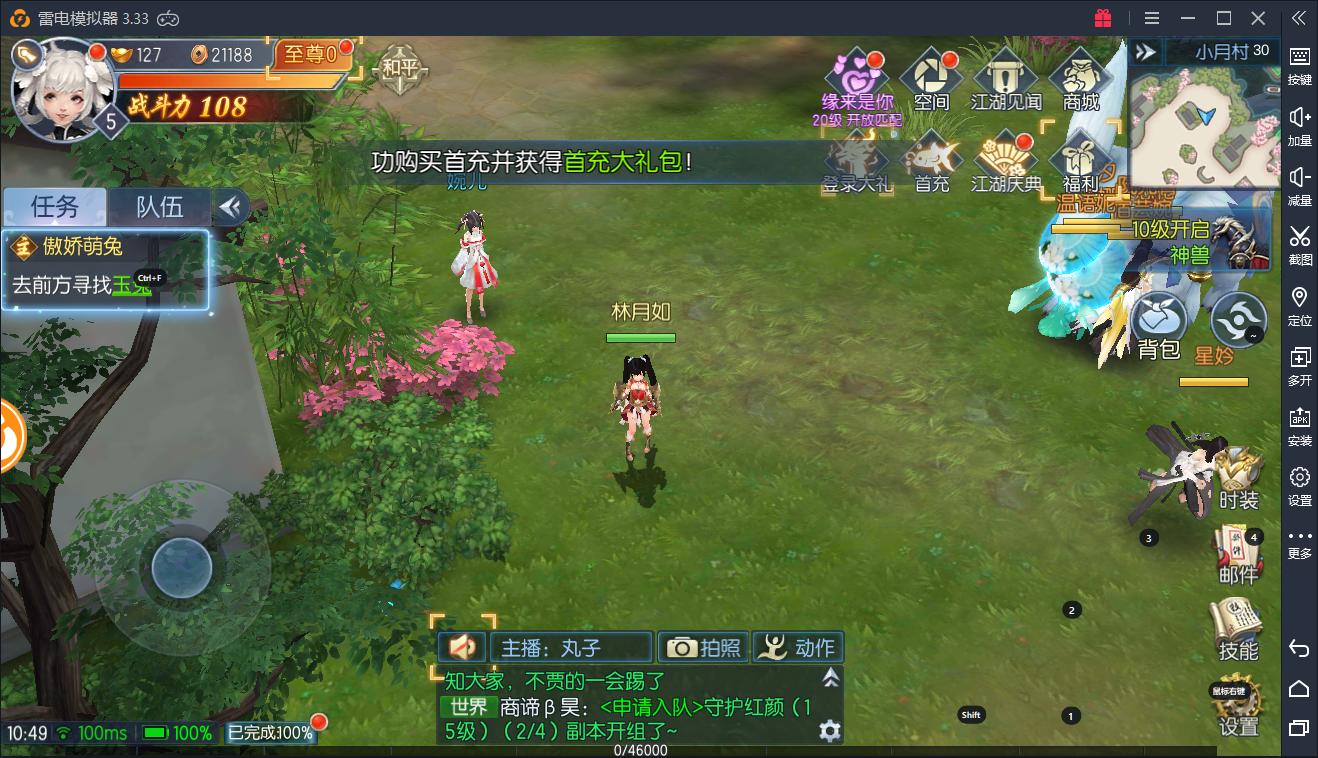Screen dimensions: 1318x758
Task: Toggle the 和平 combat mode
Action: 399,70
